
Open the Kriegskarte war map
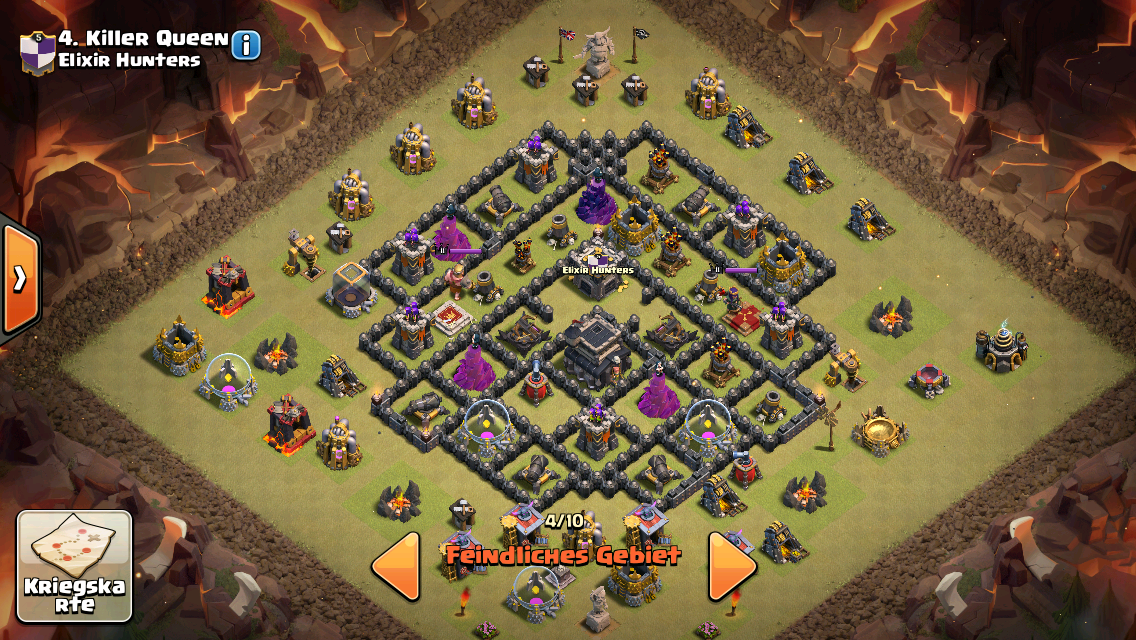point(74,566)
